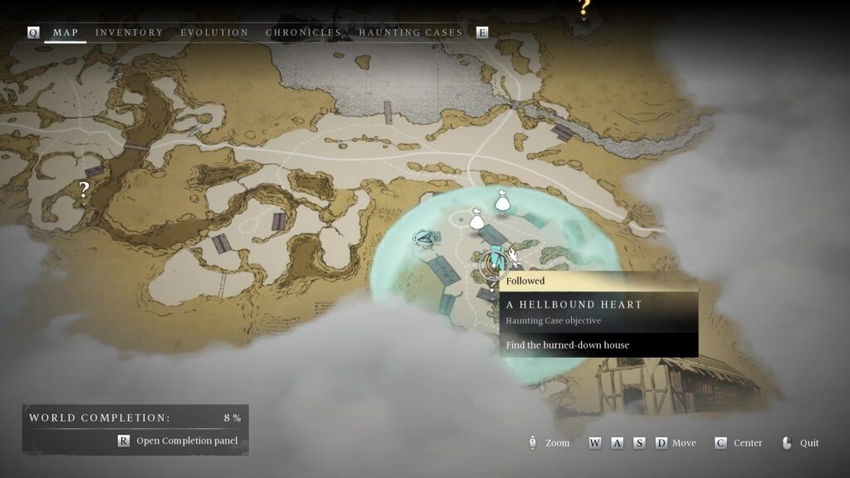This screenshot has height=478, width=850.
Task: Show the Chronicles tab
Action: pos(303,33)
